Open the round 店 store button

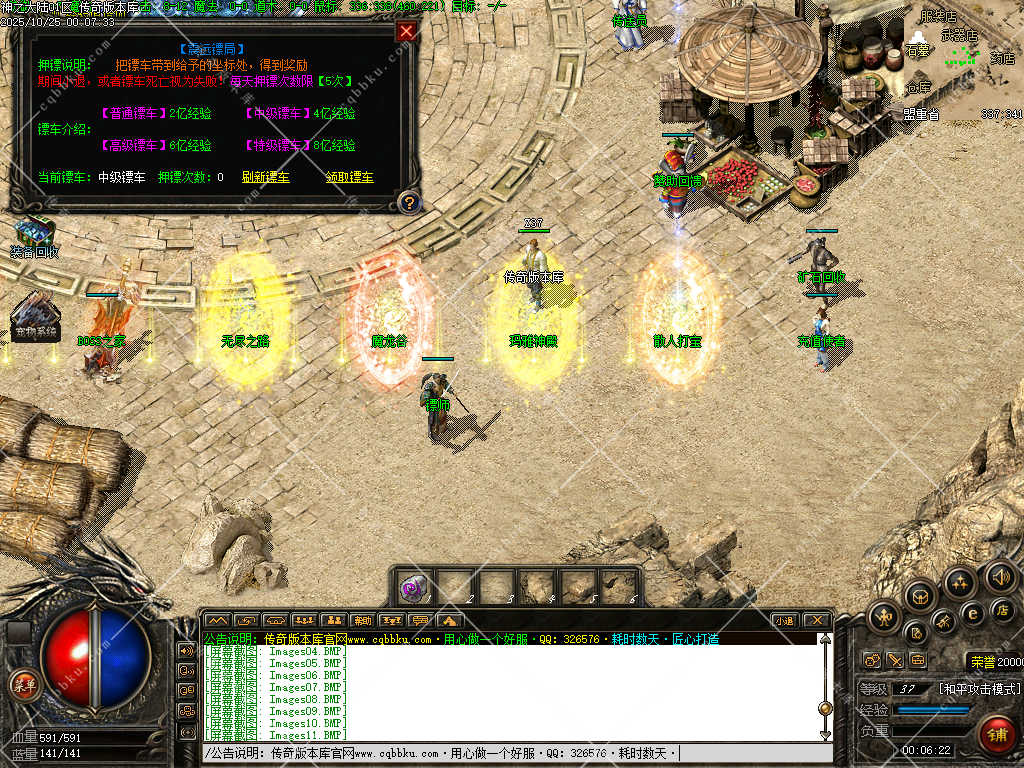[1003, 610]
